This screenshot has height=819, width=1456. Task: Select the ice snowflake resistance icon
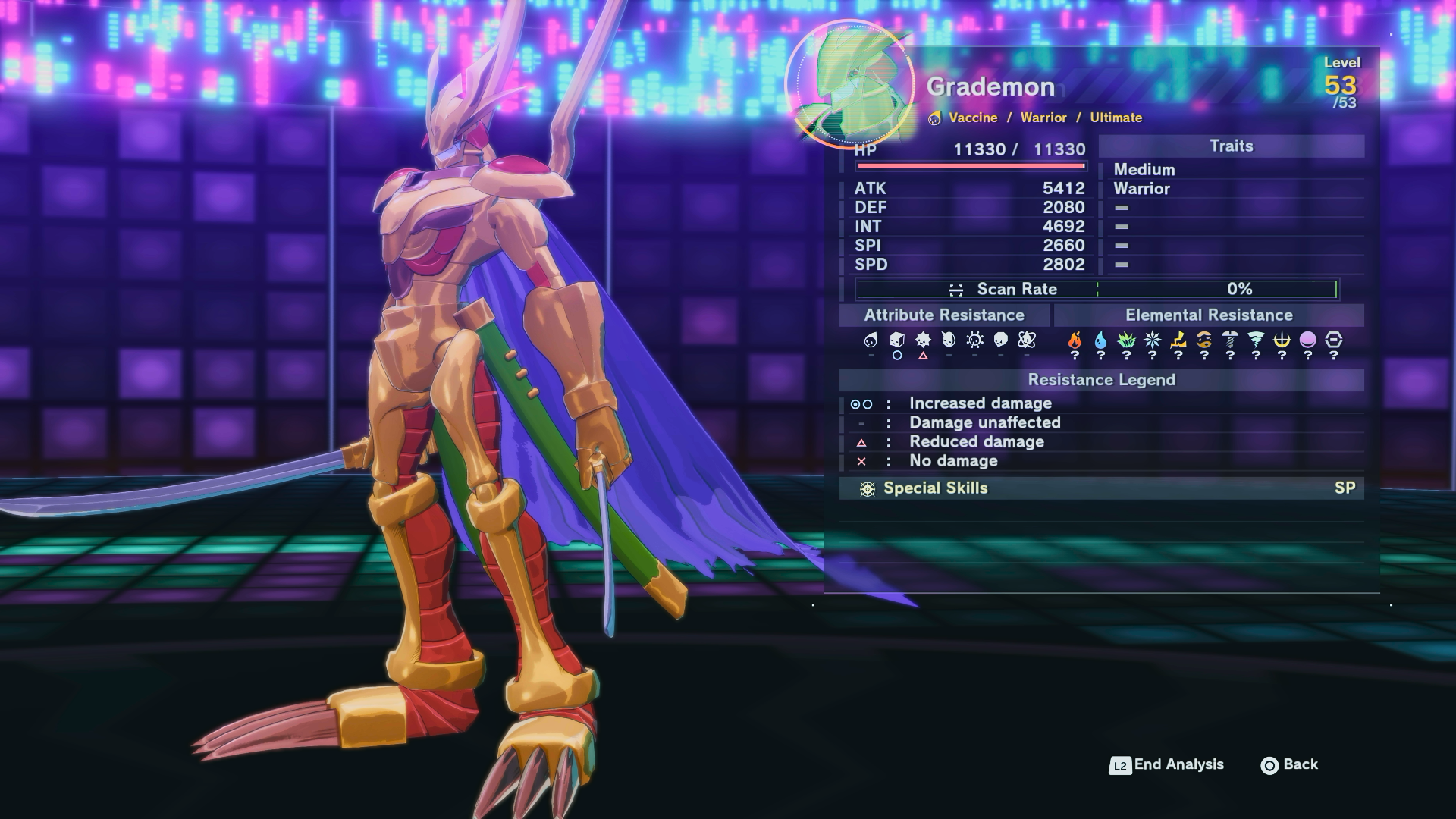coord(1152,340)
